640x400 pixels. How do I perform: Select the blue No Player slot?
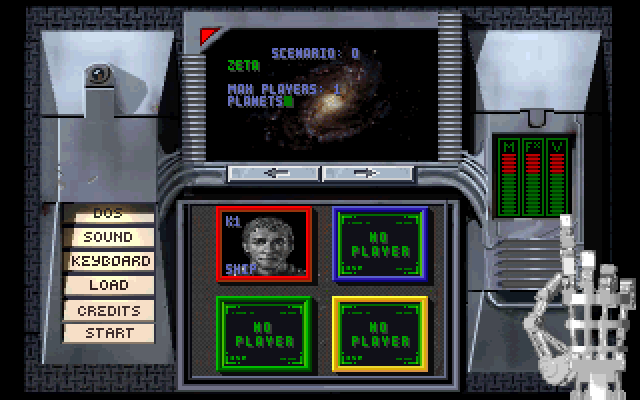(x=380, y=245)
